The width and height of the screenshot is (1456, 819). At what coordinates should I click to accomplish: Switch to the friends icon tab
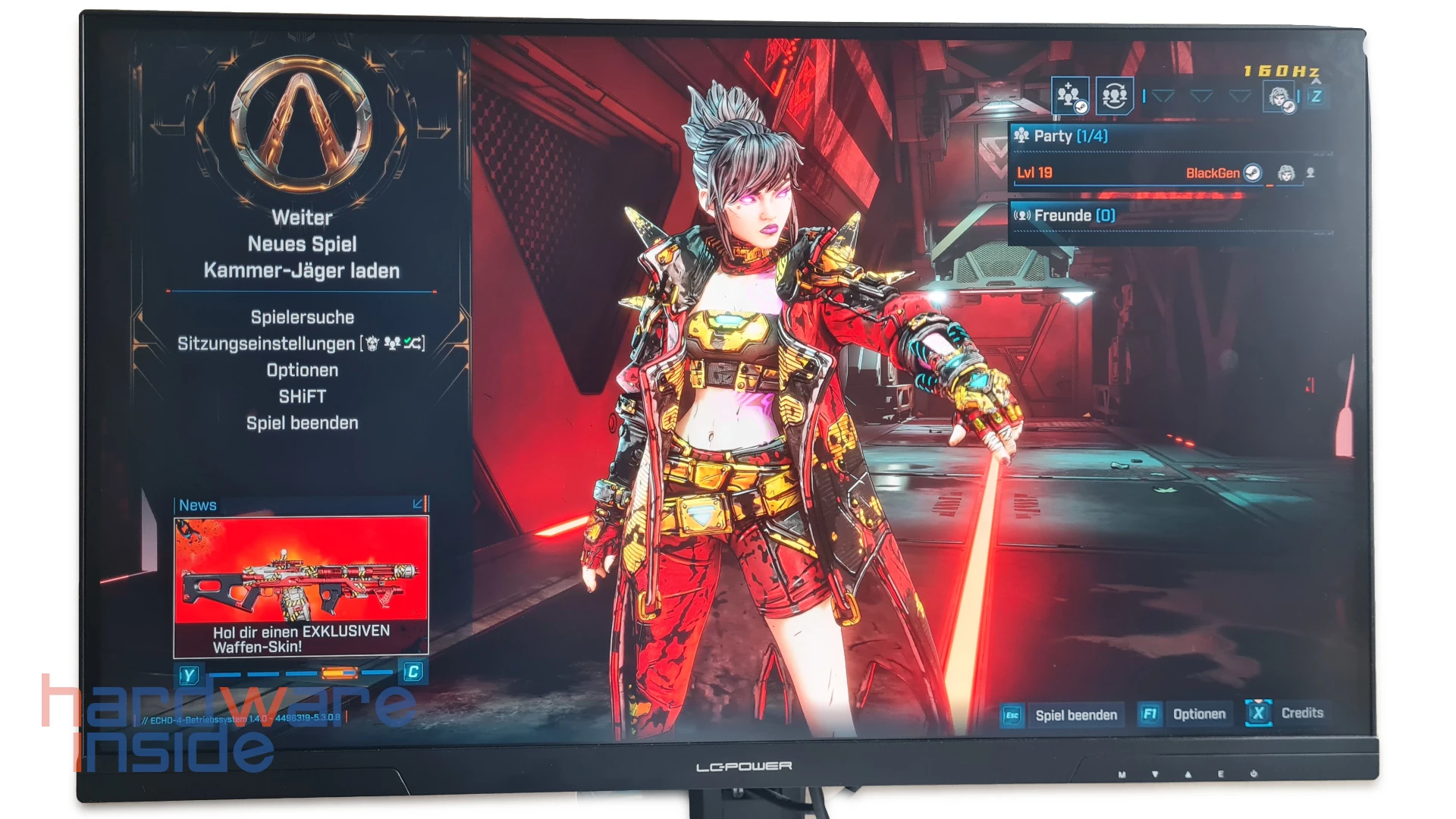pyautogui.click(x=1114, y=96)
